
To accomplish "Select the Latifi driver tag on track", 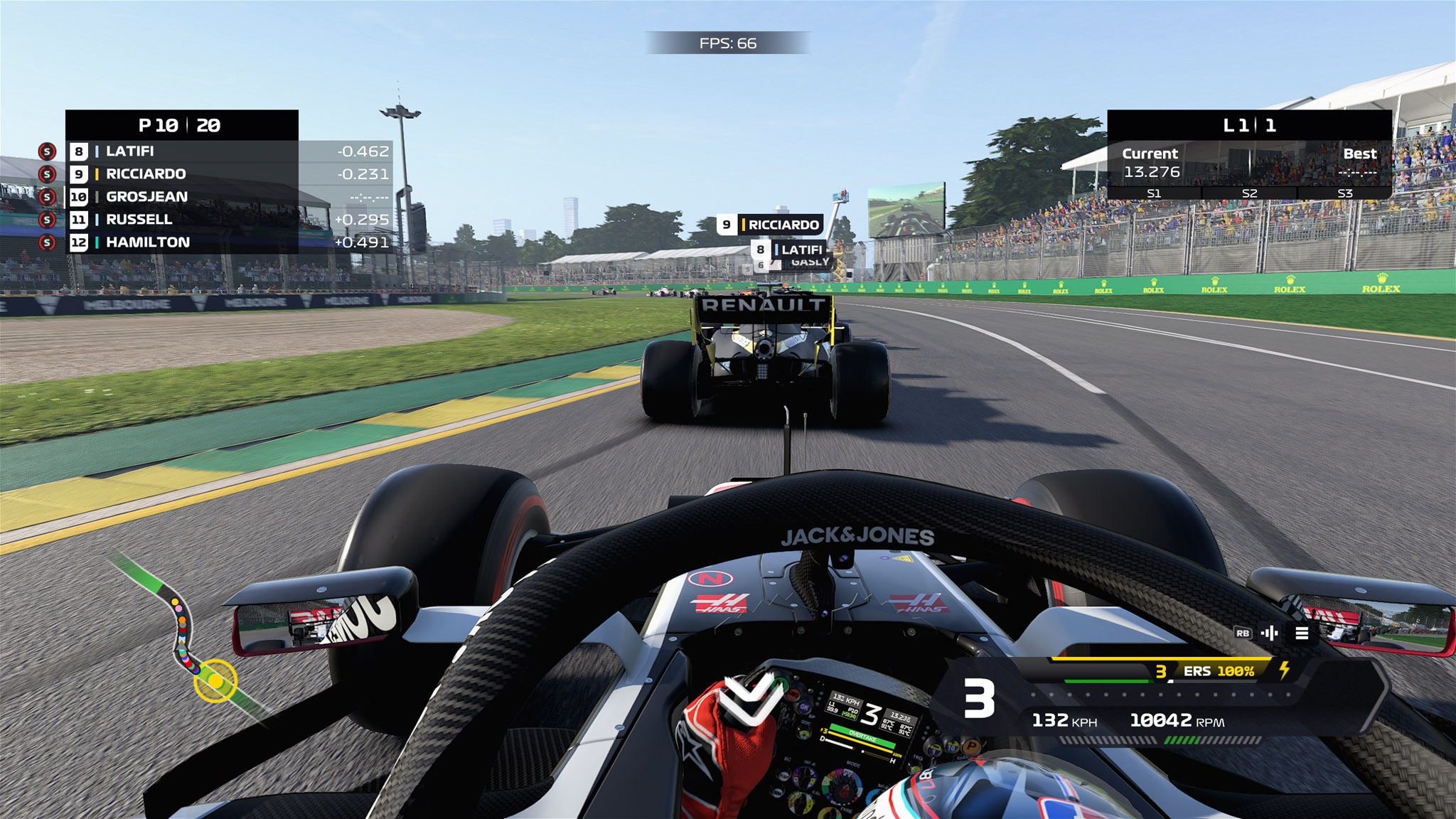I will [x=791, y=250].
